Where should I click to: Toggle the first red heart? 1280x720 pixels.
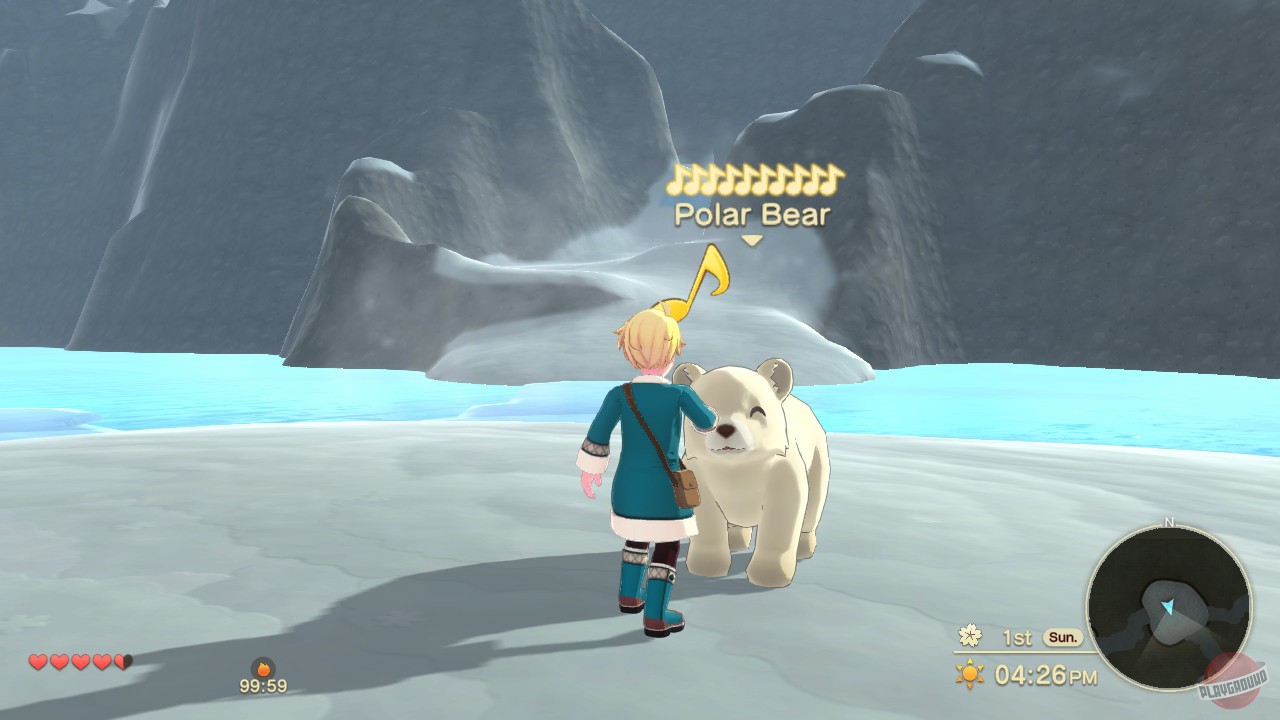click(37, 662)
